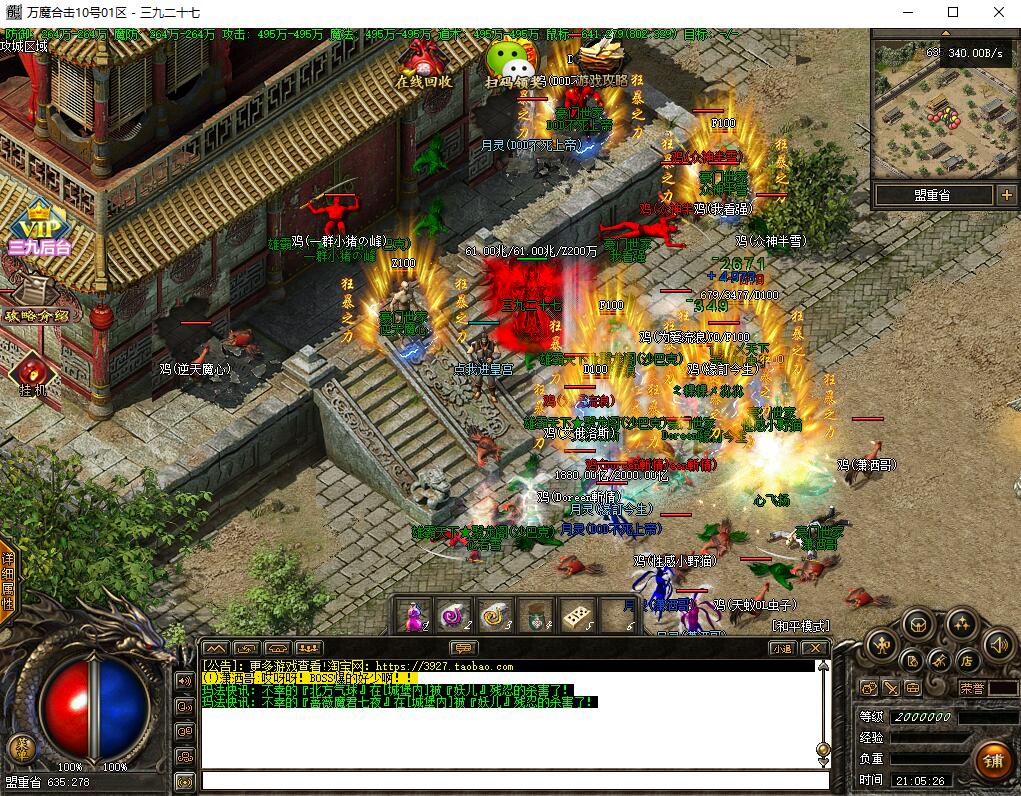Maximize the game window
This screenshot has height=796, width=1021.
tap(952, 12)
